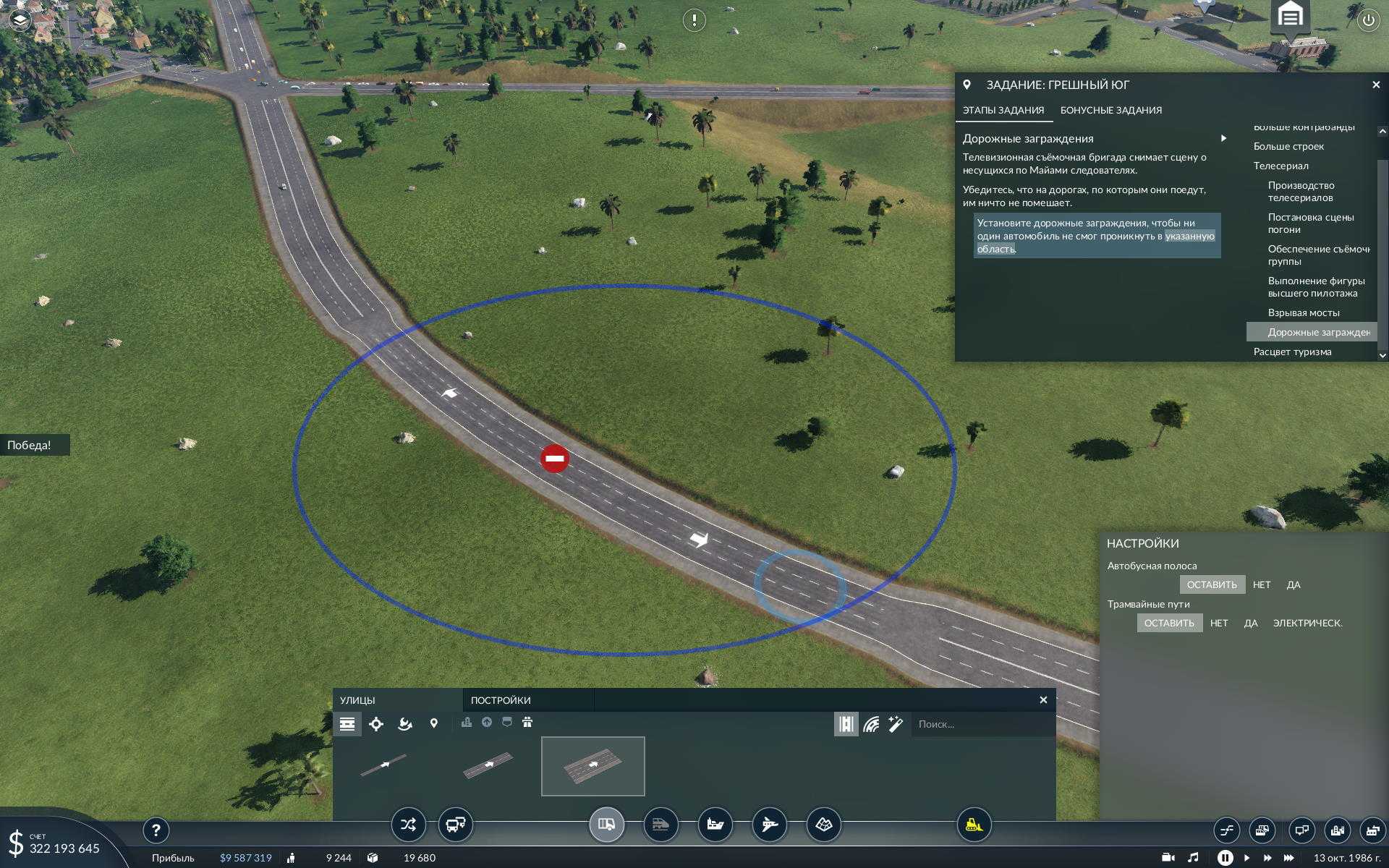
Task: Open the help question mark button
Action: 156,830
